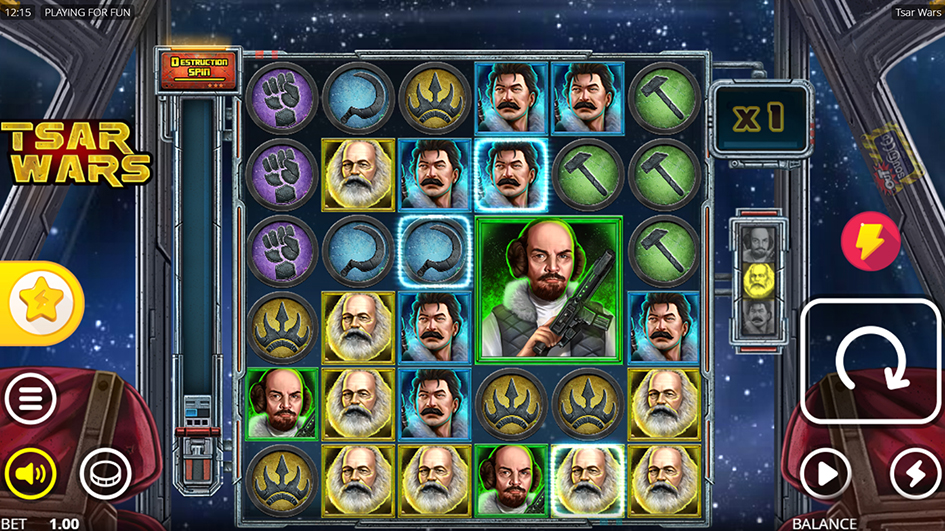The image size is (945, 531).
Task: Open the bet coin settings
Action: pyautogui.click(x=105, y=473)
